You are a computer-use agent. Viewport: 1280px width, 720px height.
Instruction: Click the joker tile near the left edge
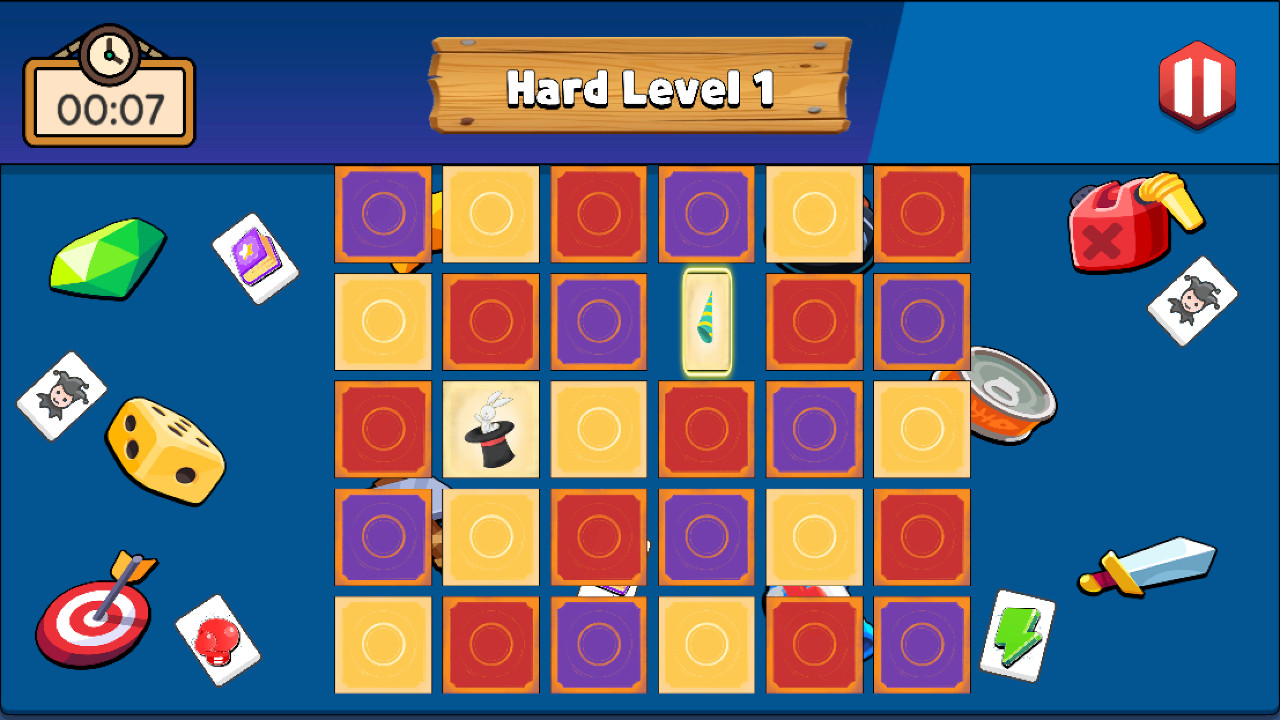(62, 392)
